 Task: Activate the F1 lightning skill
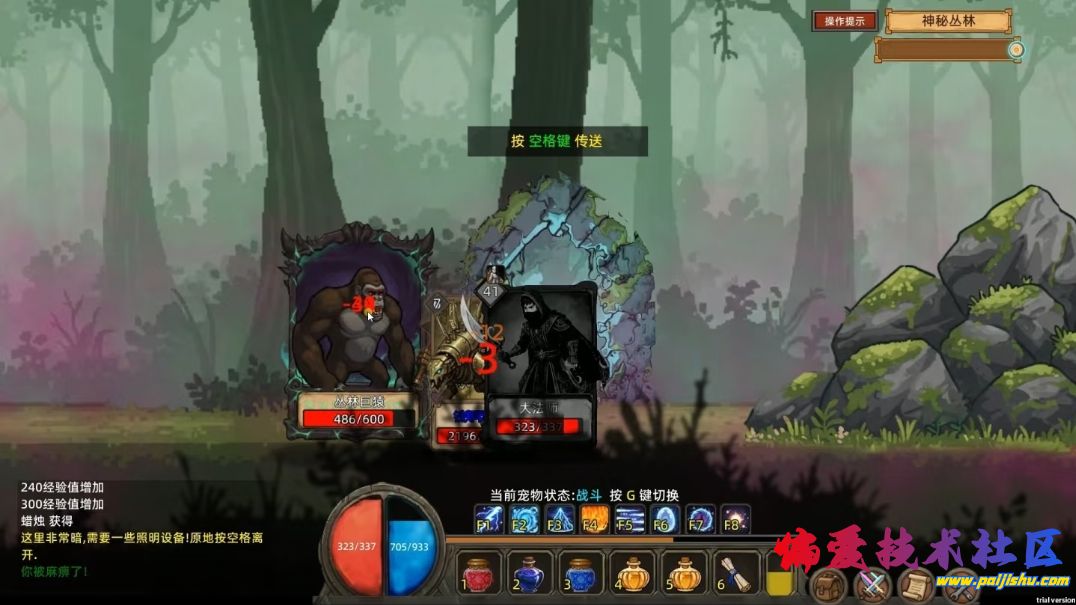pyautogui.click(x=489, y=519)
